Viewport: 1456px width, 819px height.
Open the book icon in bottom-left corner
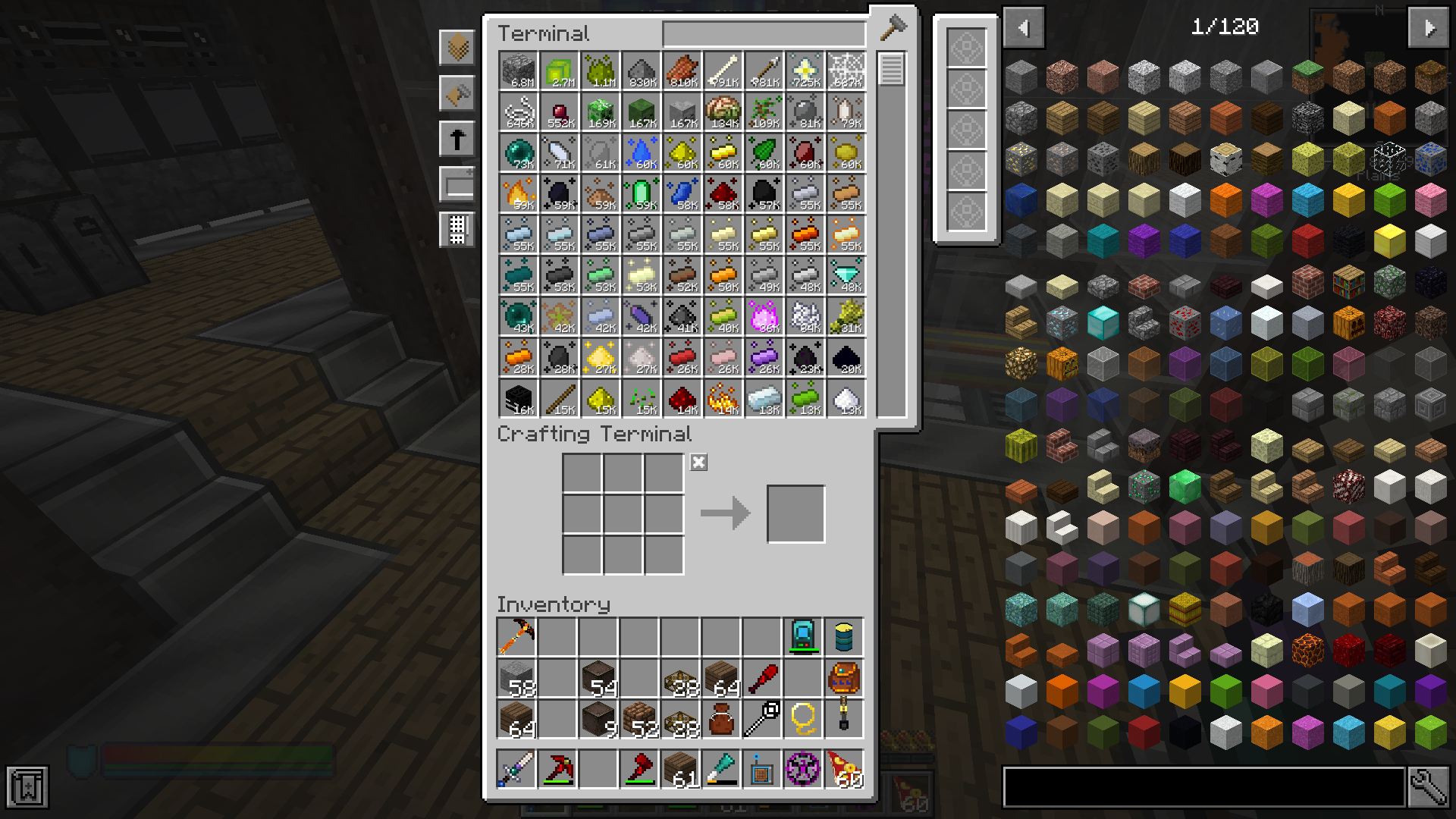(28, 787)
